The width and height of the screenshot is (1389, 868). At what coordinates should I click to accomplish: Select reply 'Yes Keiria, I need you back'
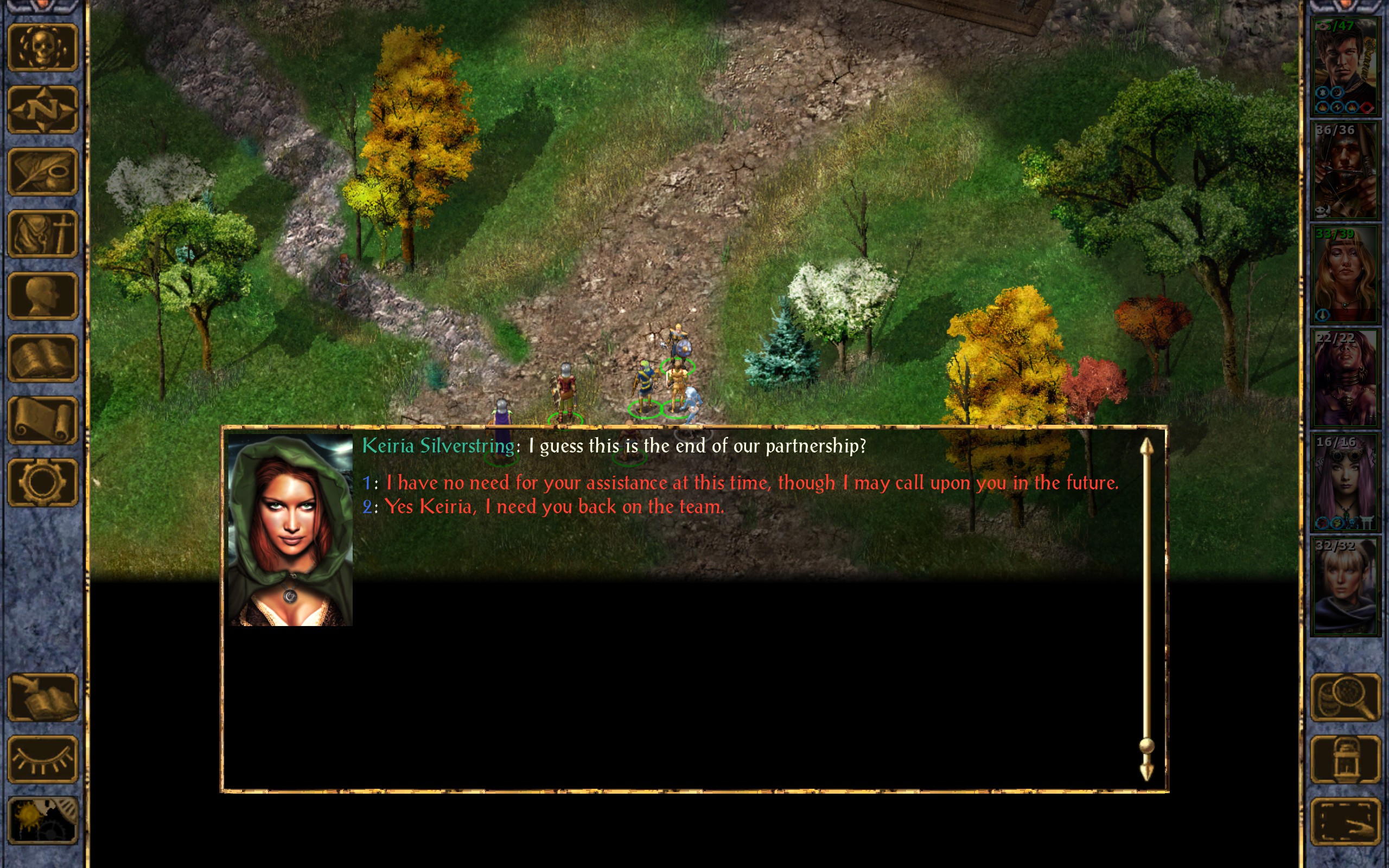(x=554, y=507)
